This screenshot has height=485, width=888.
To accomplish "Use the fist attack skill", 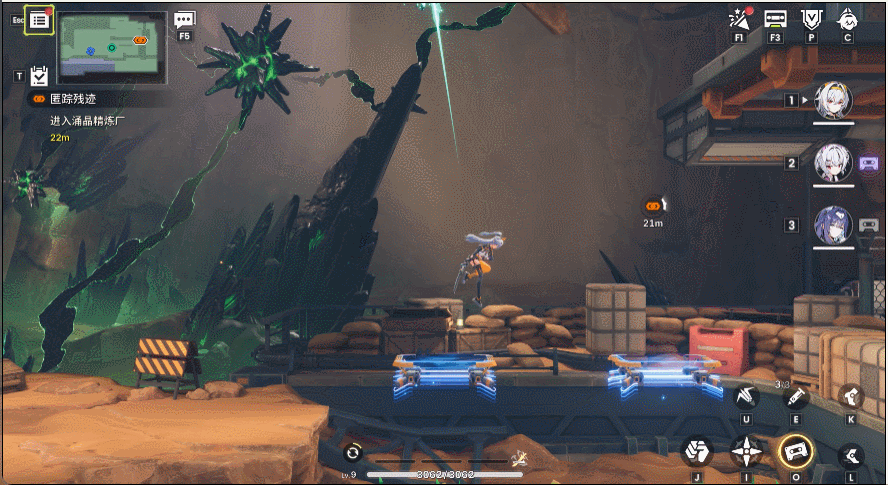I will tap(696, 452).
